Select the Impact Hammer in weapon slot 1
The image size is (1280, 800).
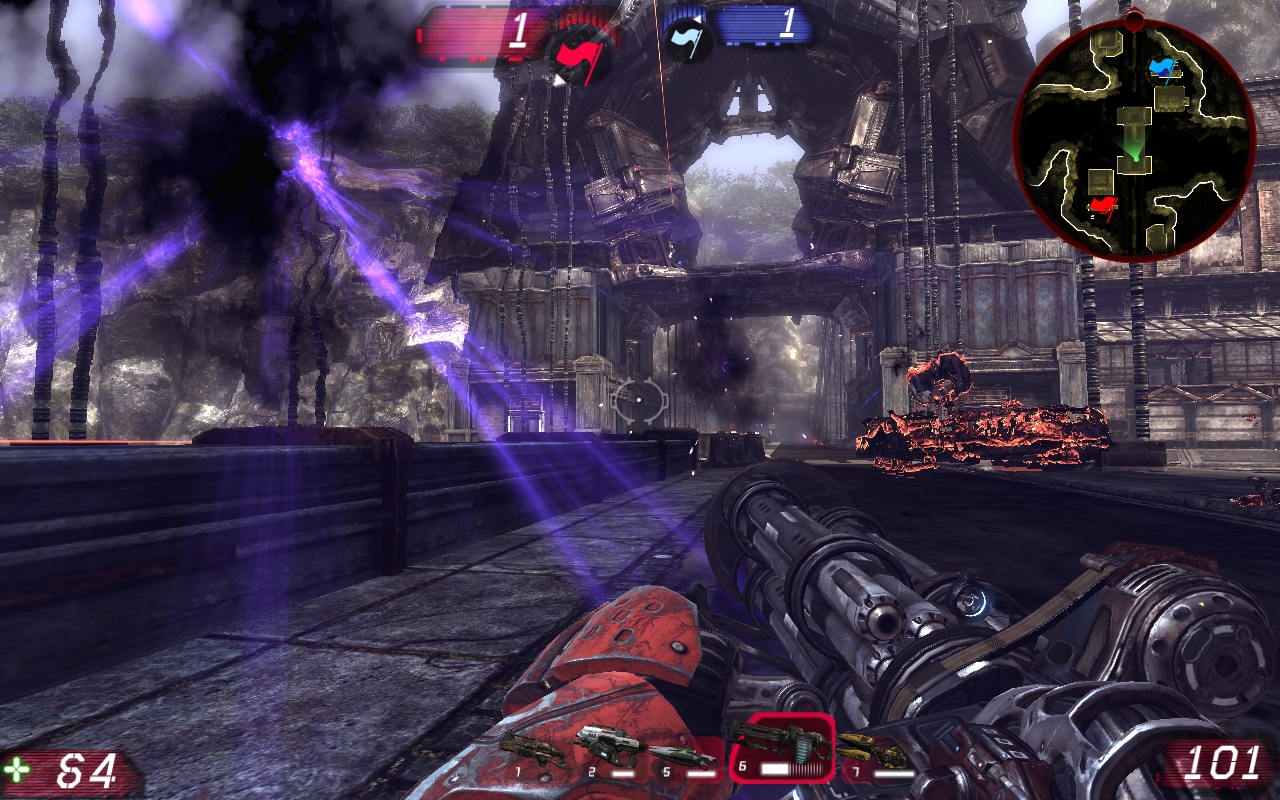530,749
